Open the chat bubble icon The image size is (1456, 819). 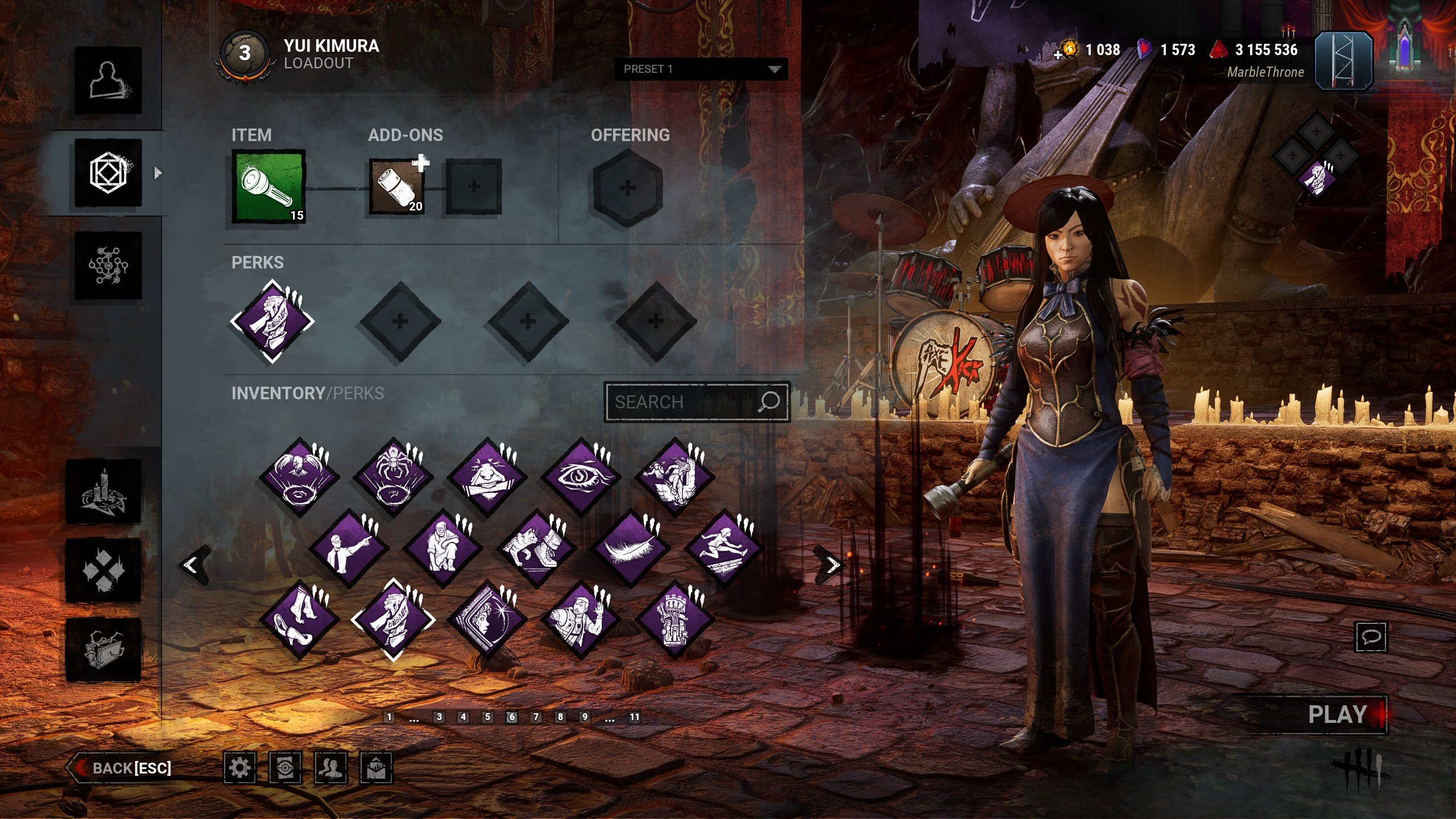1371,636
